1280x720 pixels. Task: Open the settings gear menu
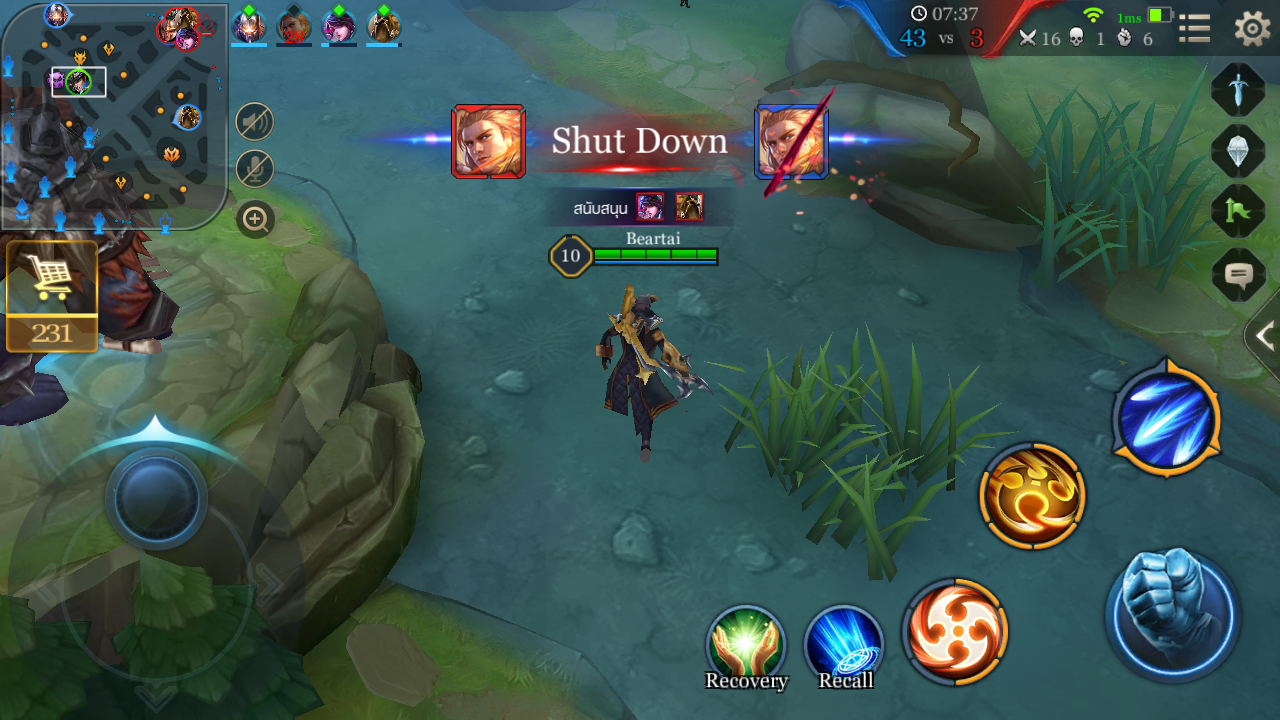[1252, 28]
